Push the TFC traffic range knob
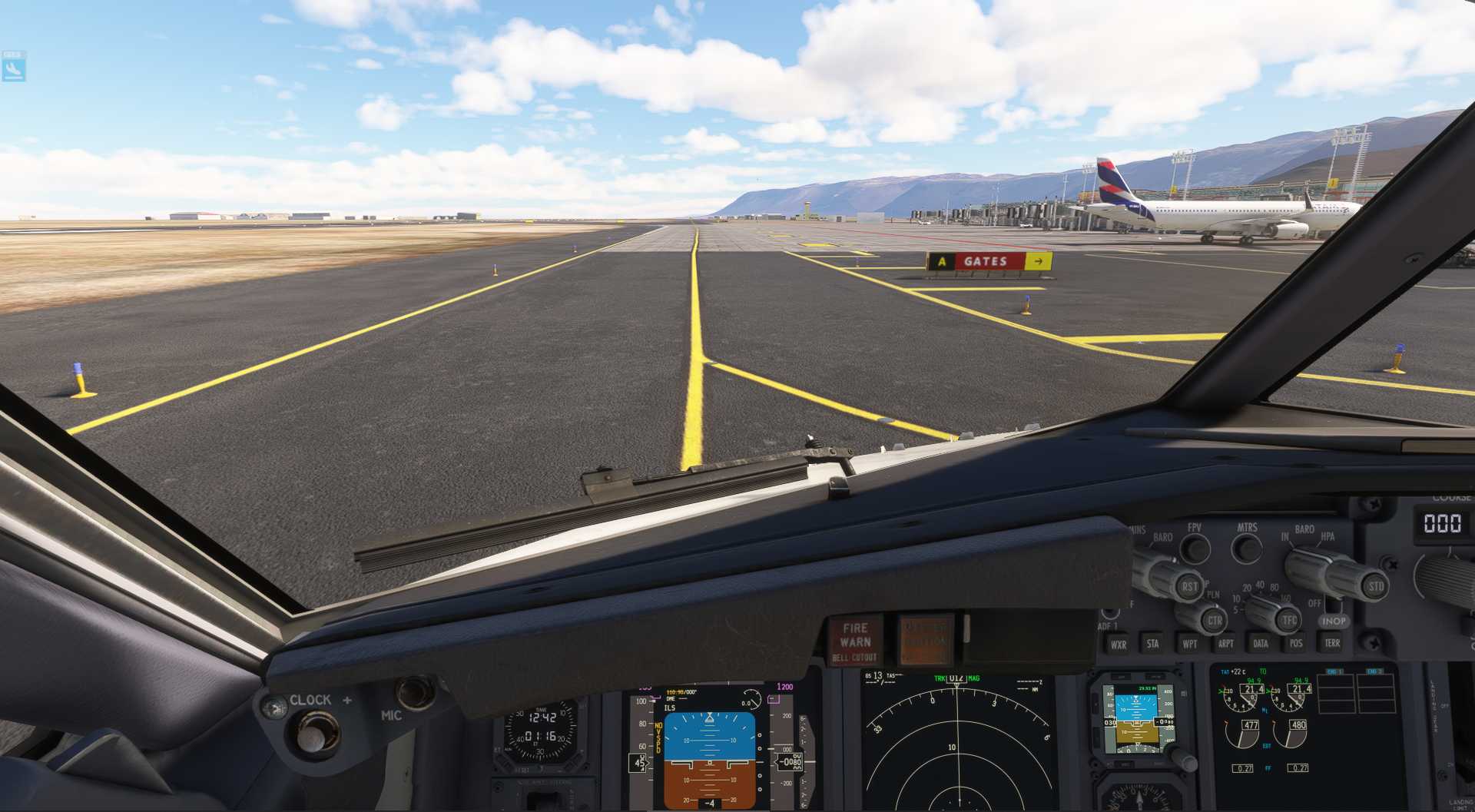 coord(1288,620)
